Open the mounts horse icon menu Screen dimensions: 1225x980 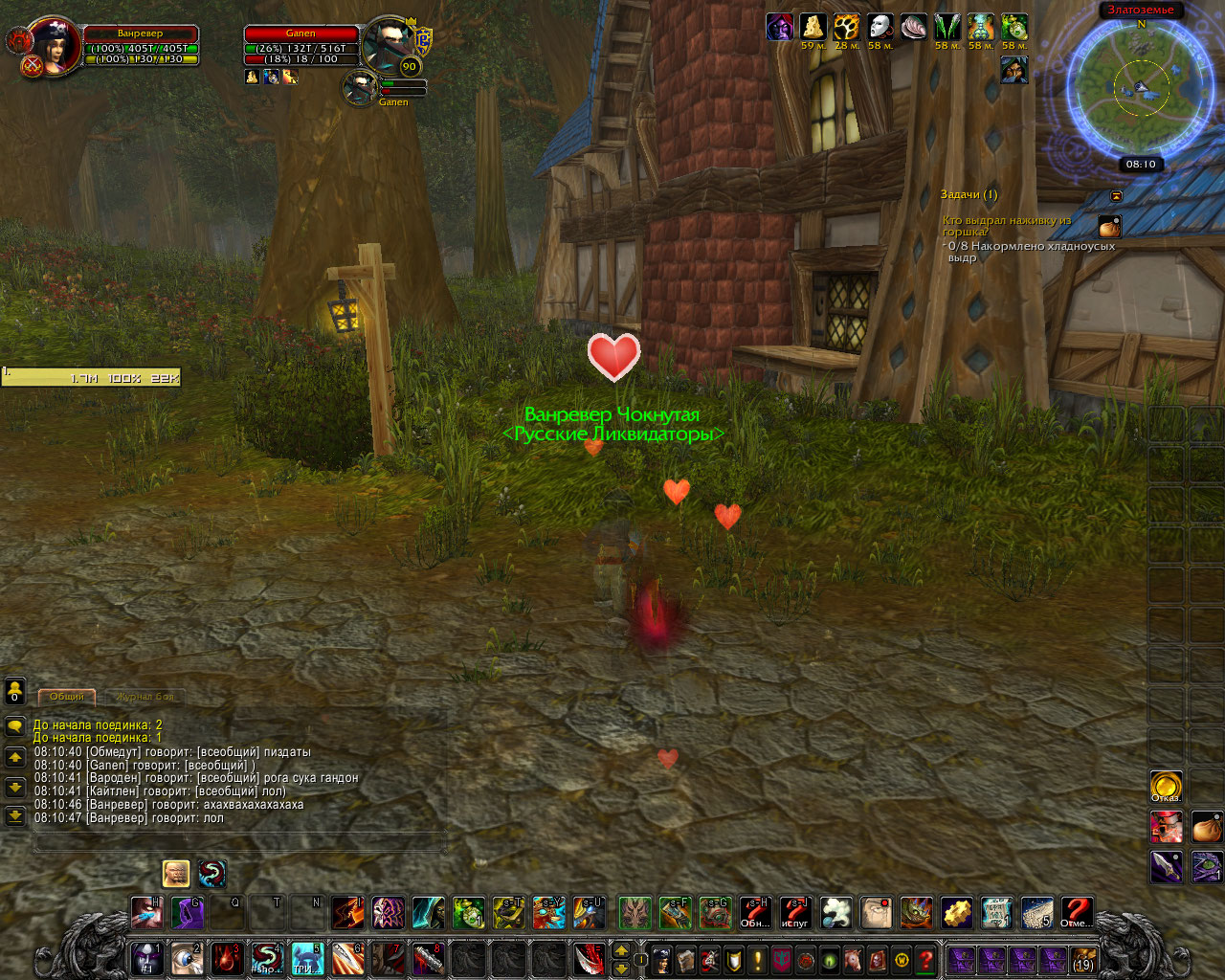point(854,959)
